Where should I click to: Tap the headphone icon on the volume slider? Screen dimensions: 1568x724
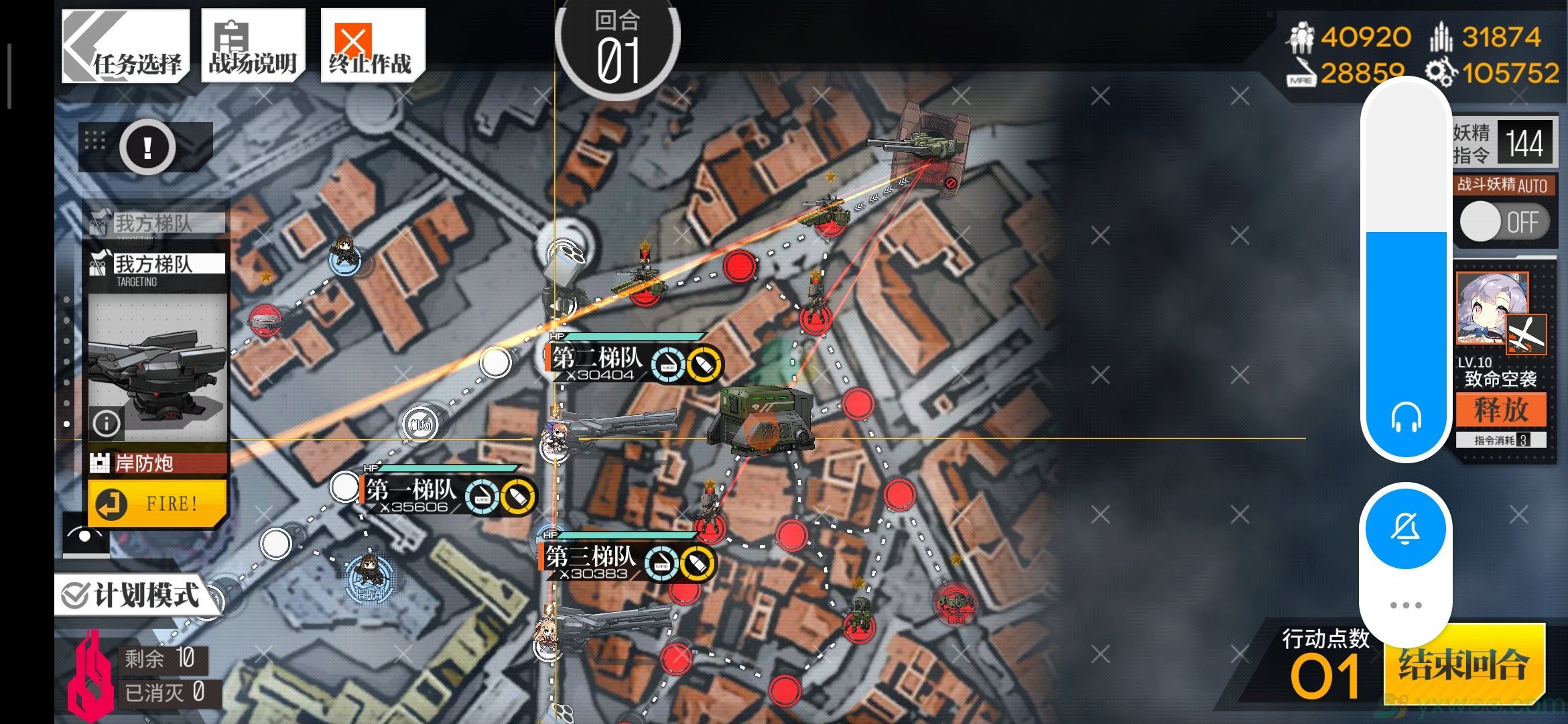click(x=1405, y=419)
